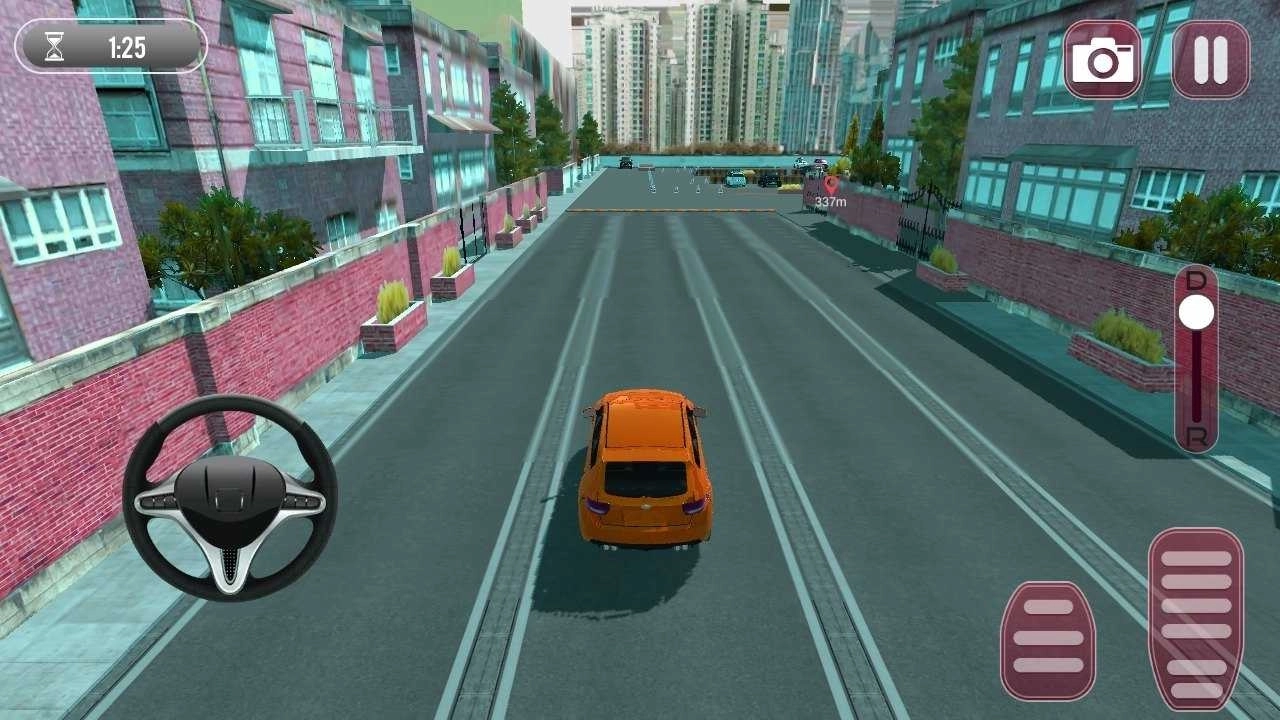The height and width of the screenshot is (720, 1280).
Task: Select the R reverse gear position
Action: pyautogui.click(x=1196, y=438)
